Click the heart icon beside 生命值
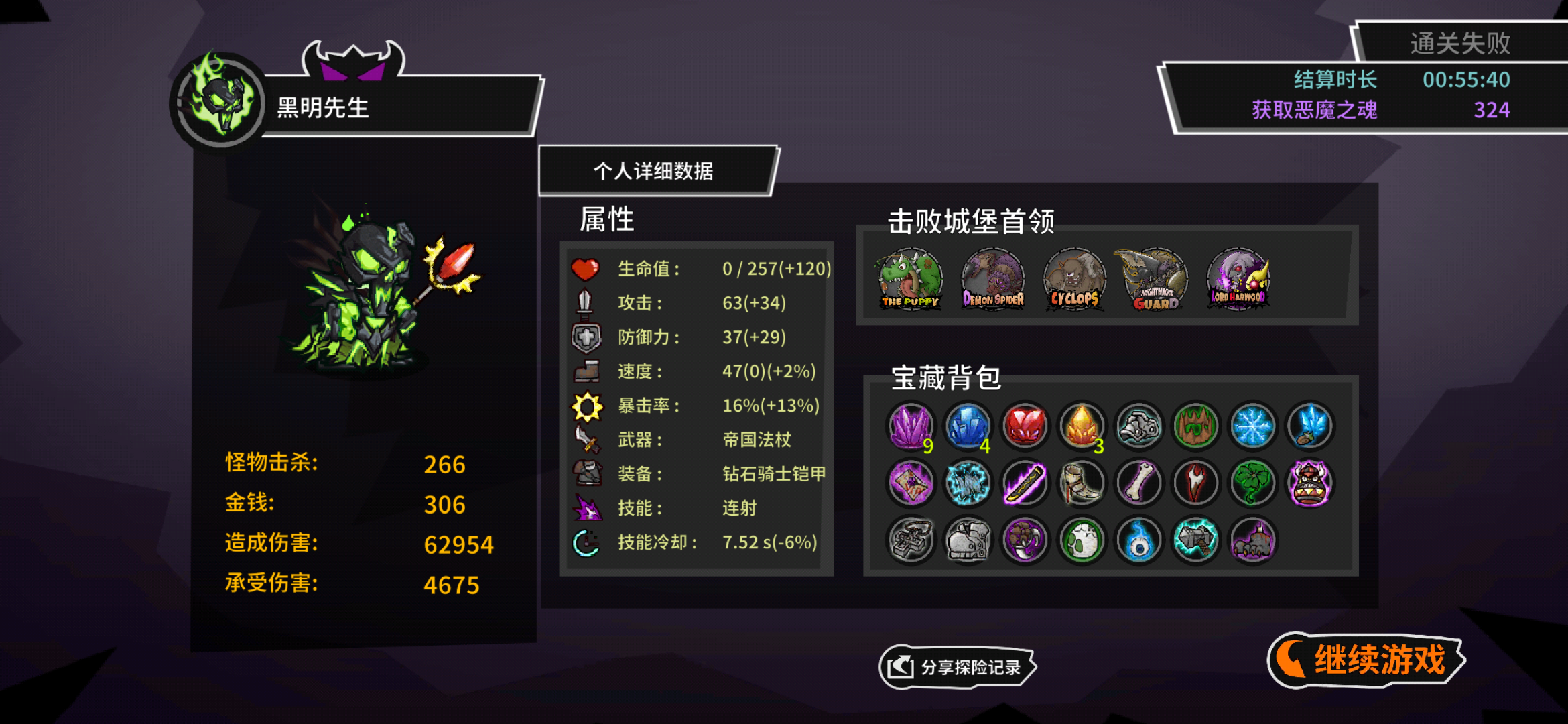Viewport: 1568px width, 724px height. [x=586, y=267]
